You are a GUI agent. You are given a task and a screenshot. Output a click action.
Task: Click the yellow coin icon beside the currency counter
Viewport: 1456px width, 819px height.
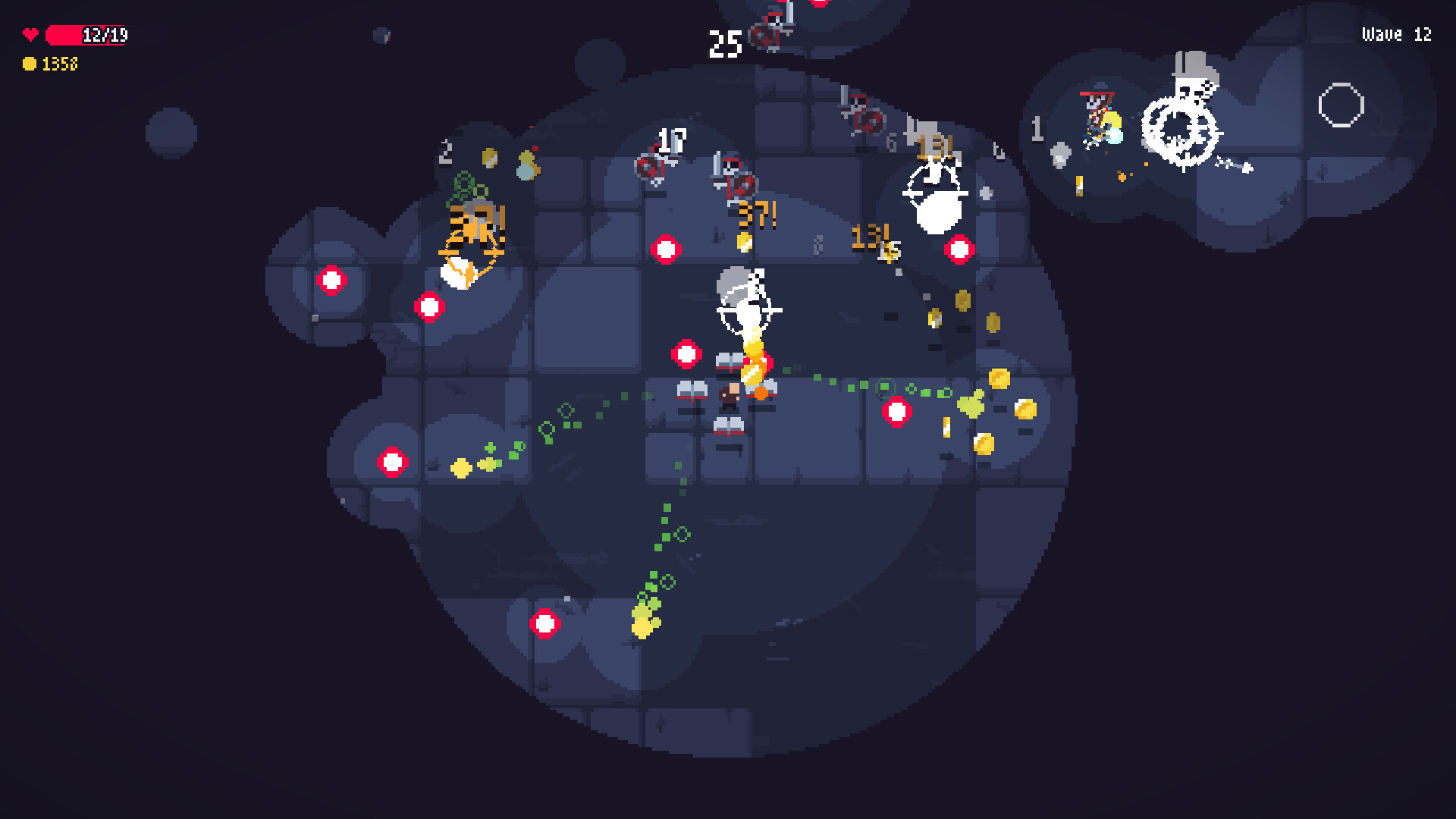point(30,64)
